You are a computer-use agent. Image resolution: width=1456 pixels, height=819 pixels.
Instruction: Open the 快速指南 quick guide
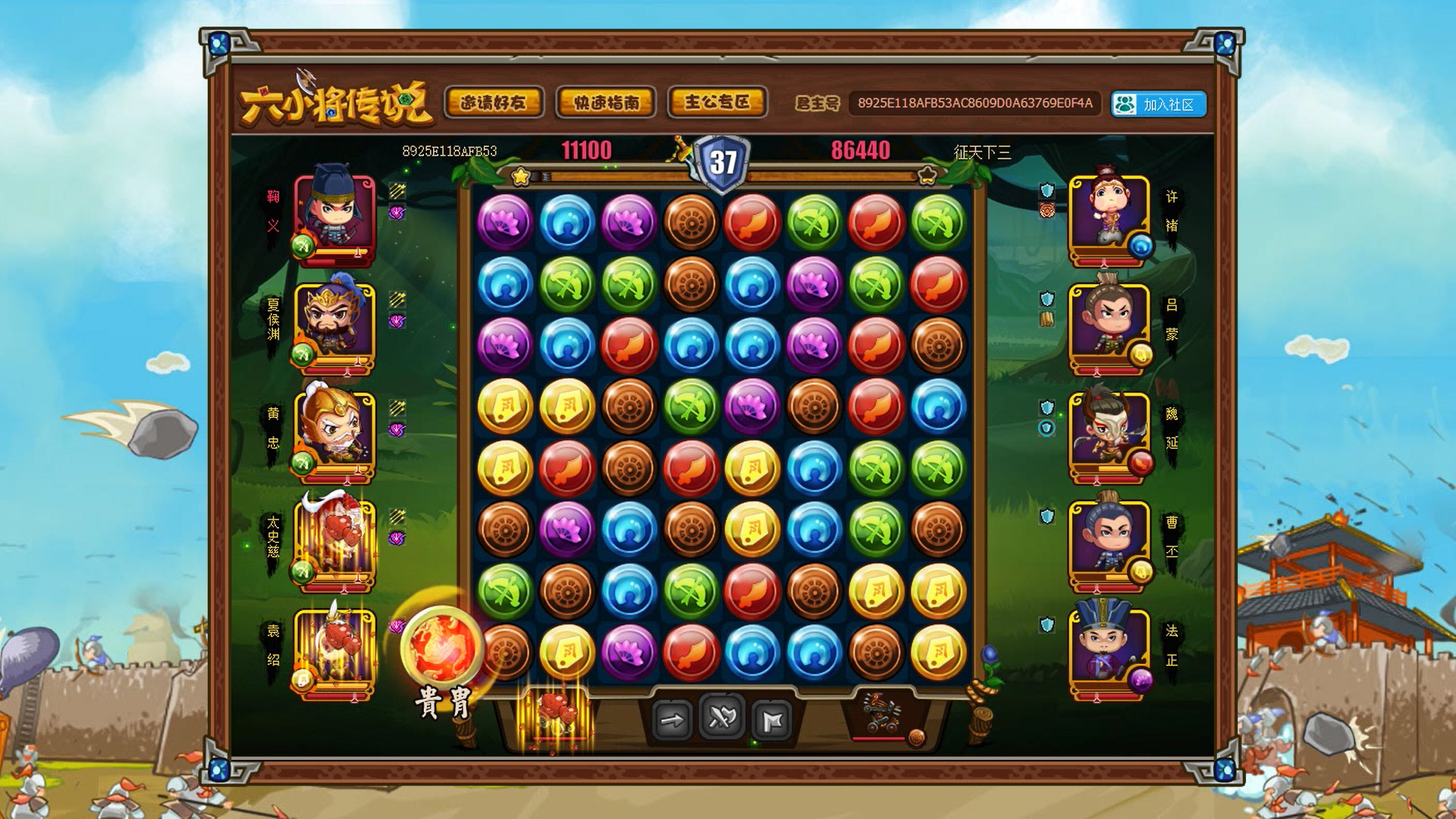(604, 102)
